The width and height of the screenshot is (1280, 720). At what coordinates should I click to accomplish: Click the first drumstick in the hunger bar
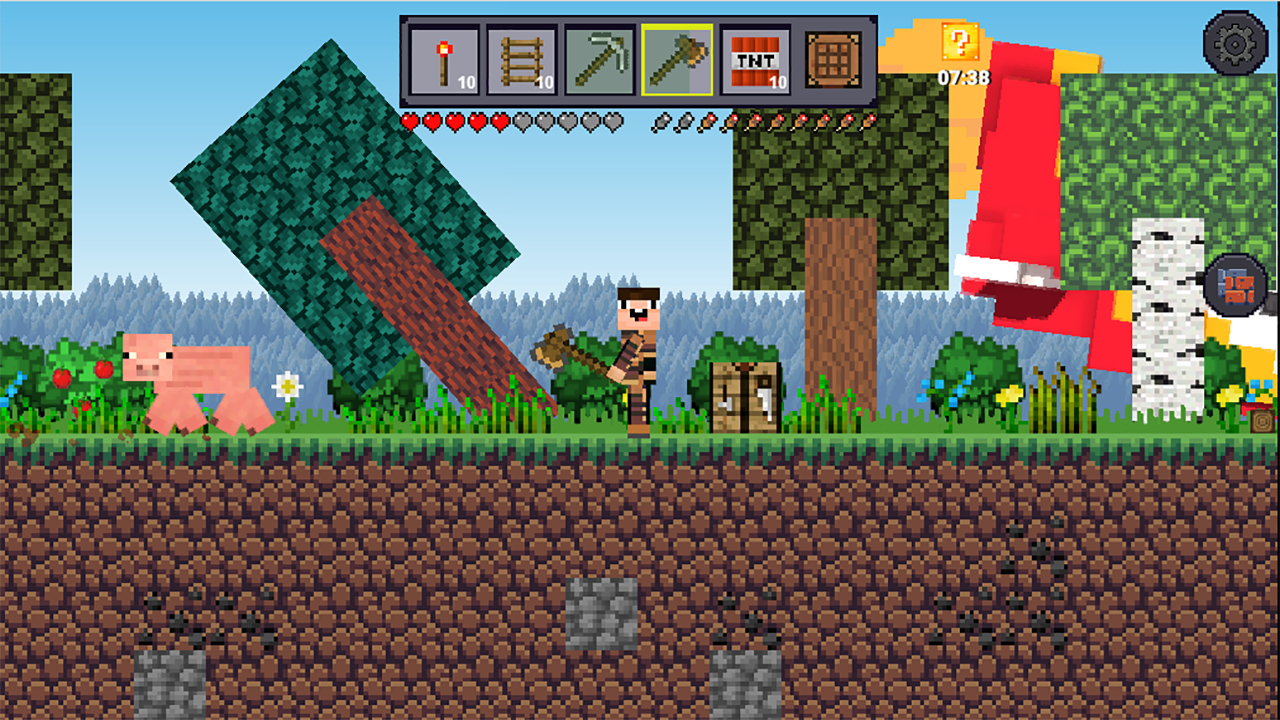(x=662, y=119)
